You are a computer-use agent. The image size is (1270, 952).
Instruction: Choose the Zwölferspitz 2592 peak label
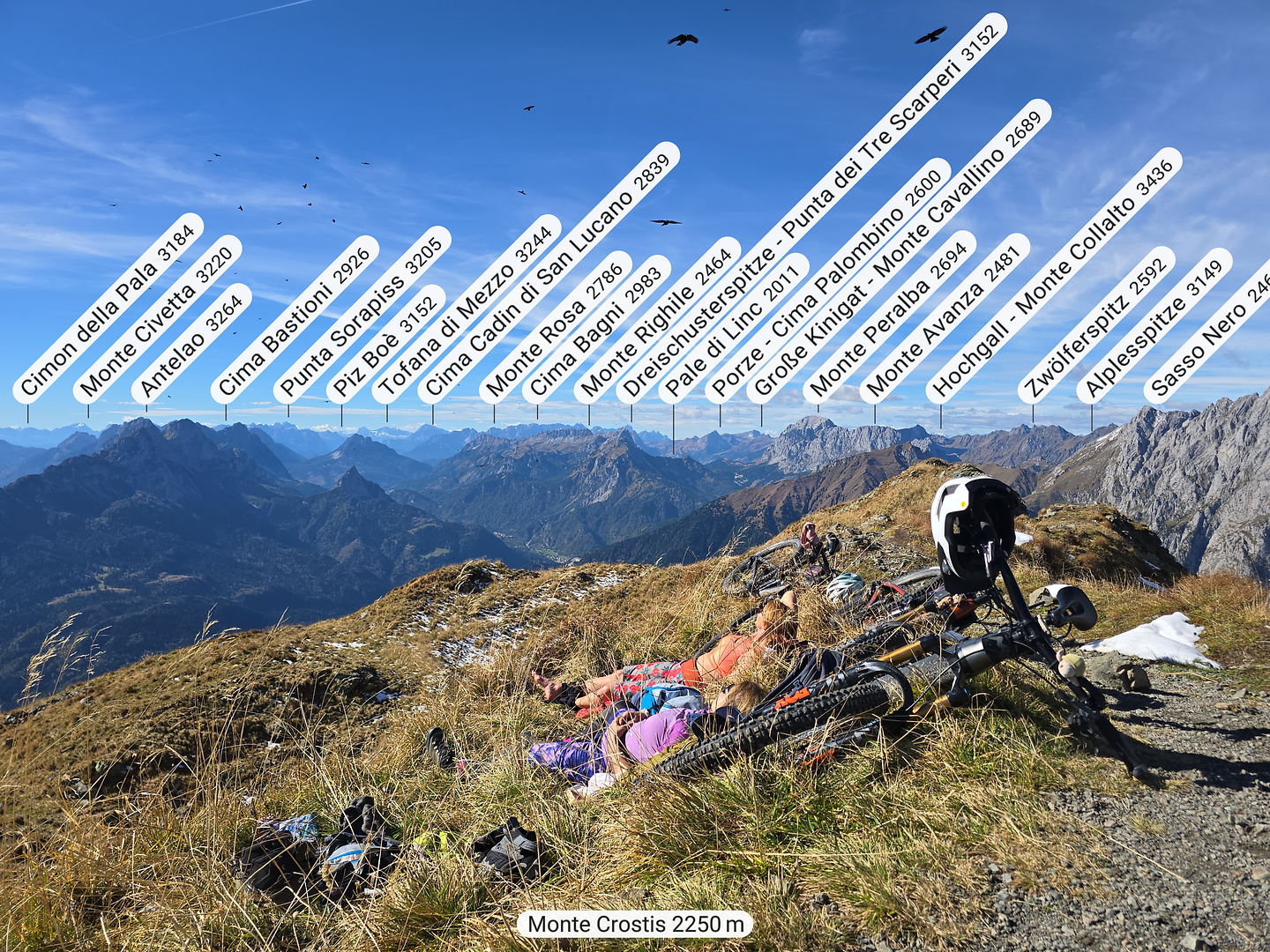[x=1096, y=324]
